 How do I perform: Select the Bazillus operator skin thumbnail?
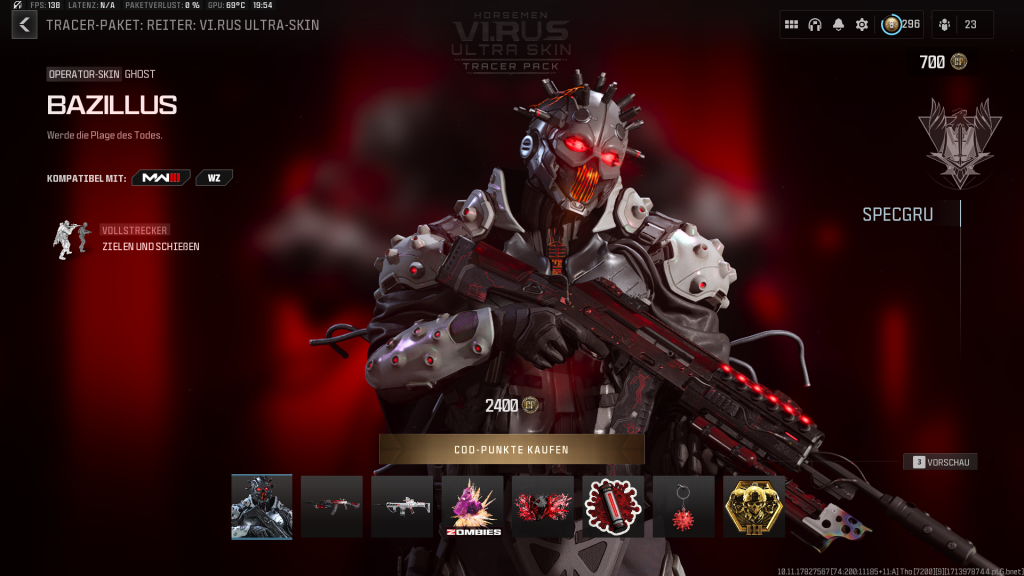262,507
